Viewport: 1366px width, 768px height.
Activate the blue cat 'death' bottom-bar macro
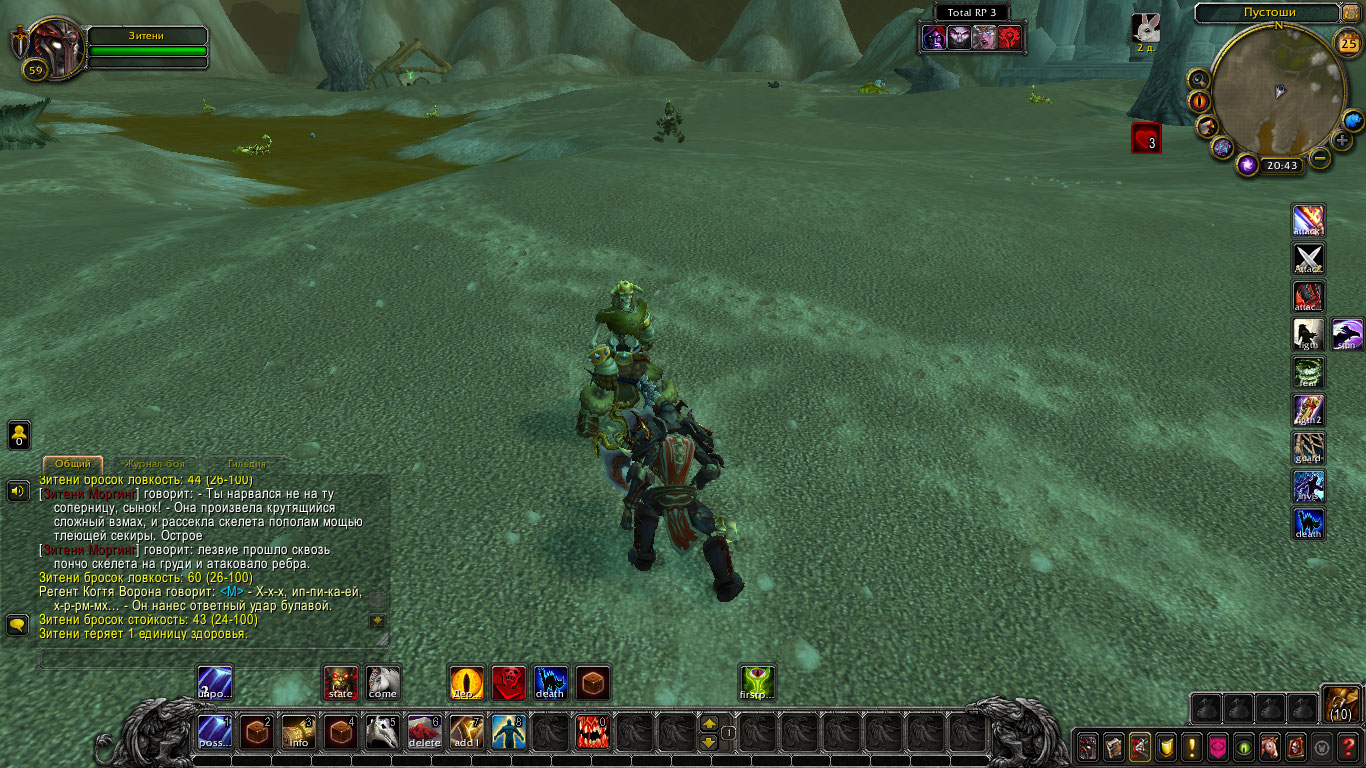tap(550, 683)
